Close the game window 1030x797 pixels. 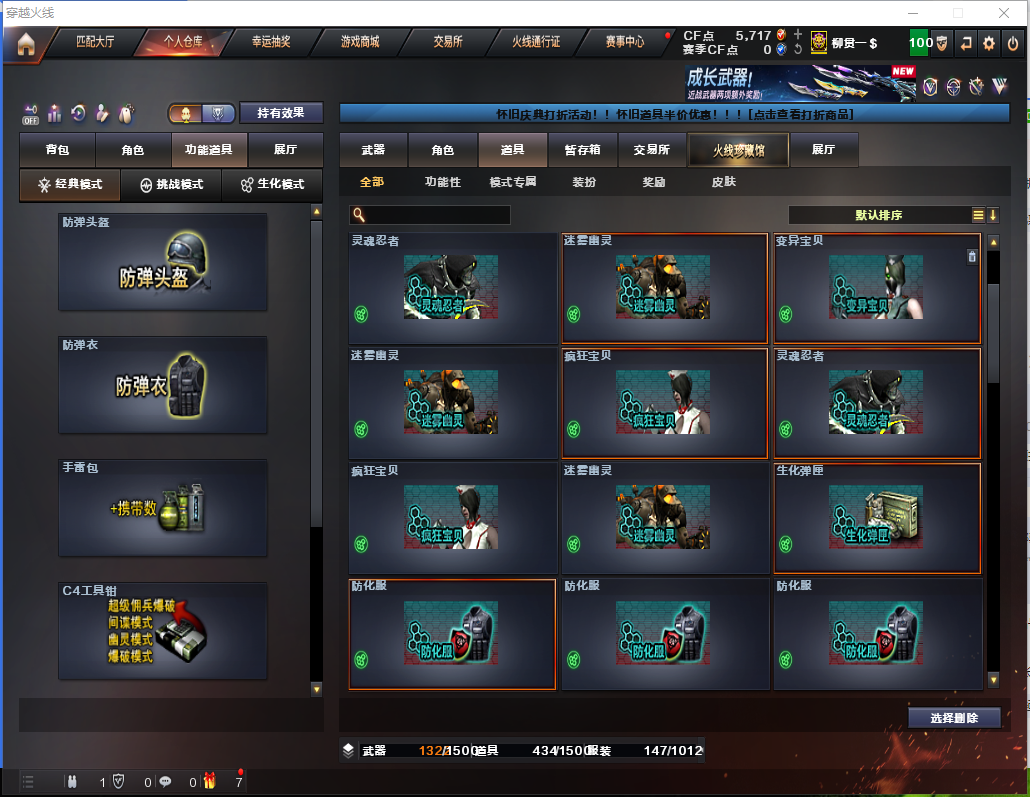(1004, 13)
